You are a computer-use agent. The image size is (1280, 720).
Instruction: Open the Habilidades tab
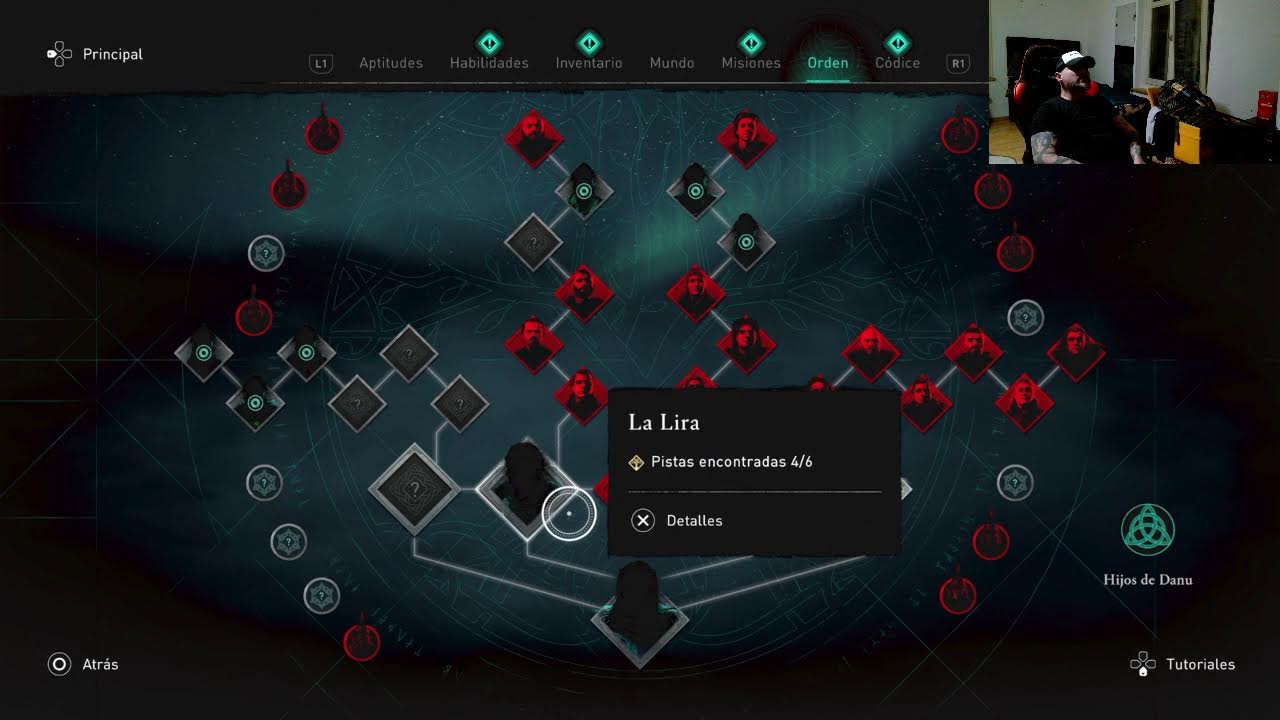click(489, 63)
